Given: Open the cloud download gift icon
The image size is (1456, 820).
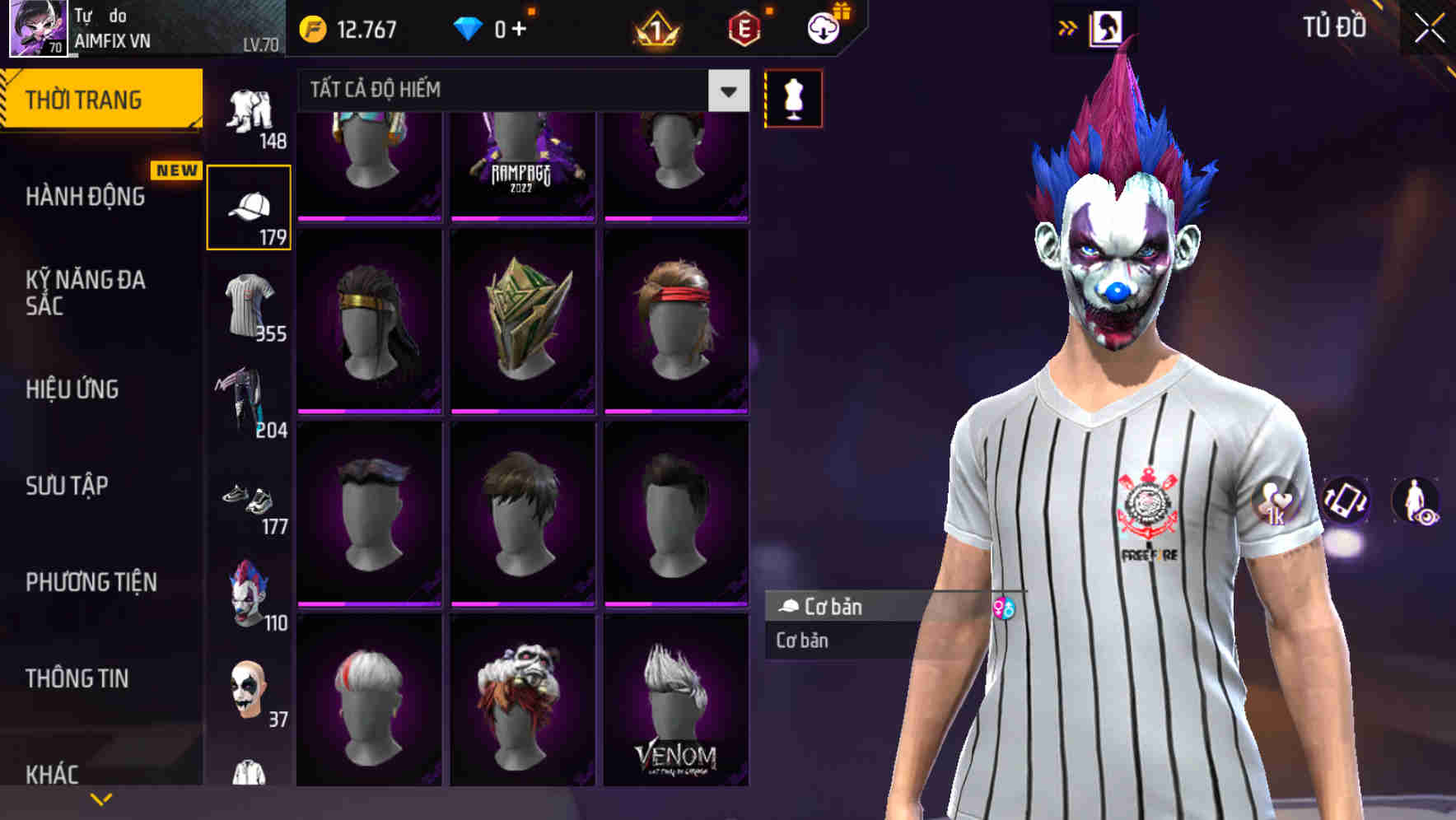Looking at the screenshot, I should [822, 26].
